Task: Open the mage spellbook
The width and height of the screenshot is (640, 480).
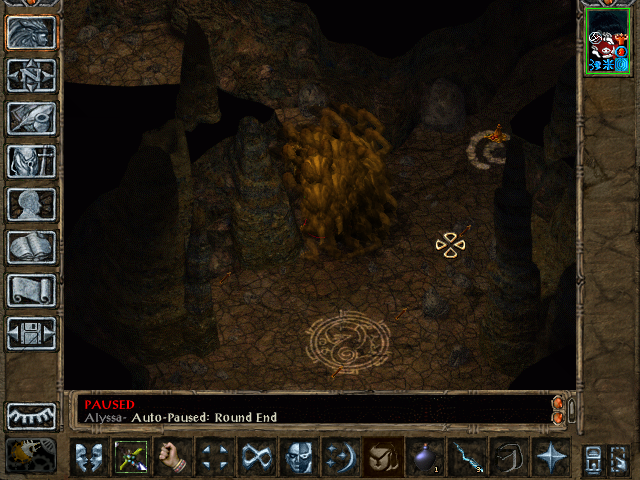Action: click(x=32, y=247)
